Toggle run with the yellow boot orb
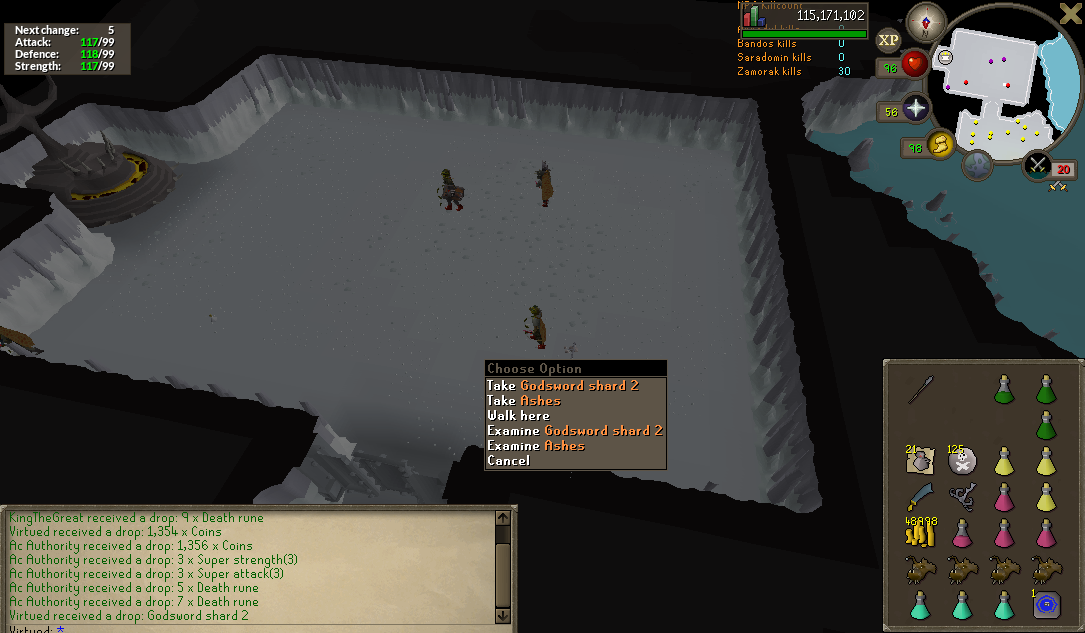This screenshot has height=633, width=1085. 940,146
